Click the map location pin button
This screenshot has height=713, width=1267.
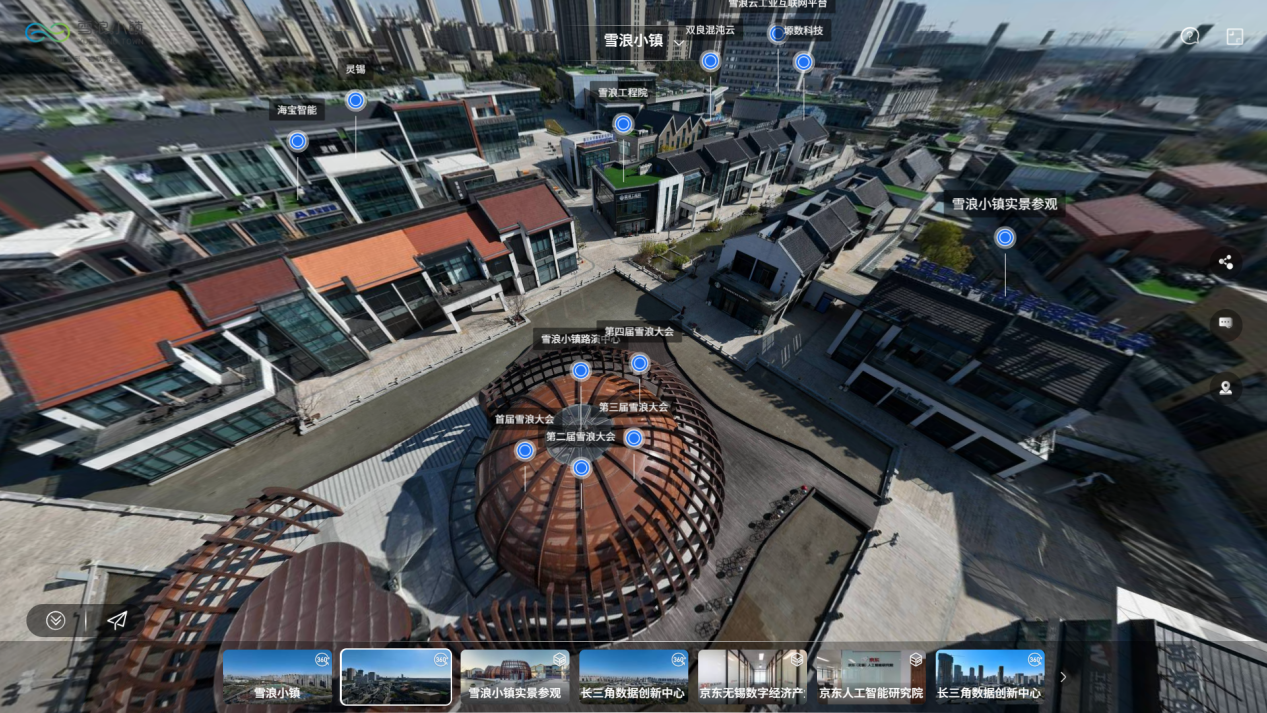point(1226,388)
